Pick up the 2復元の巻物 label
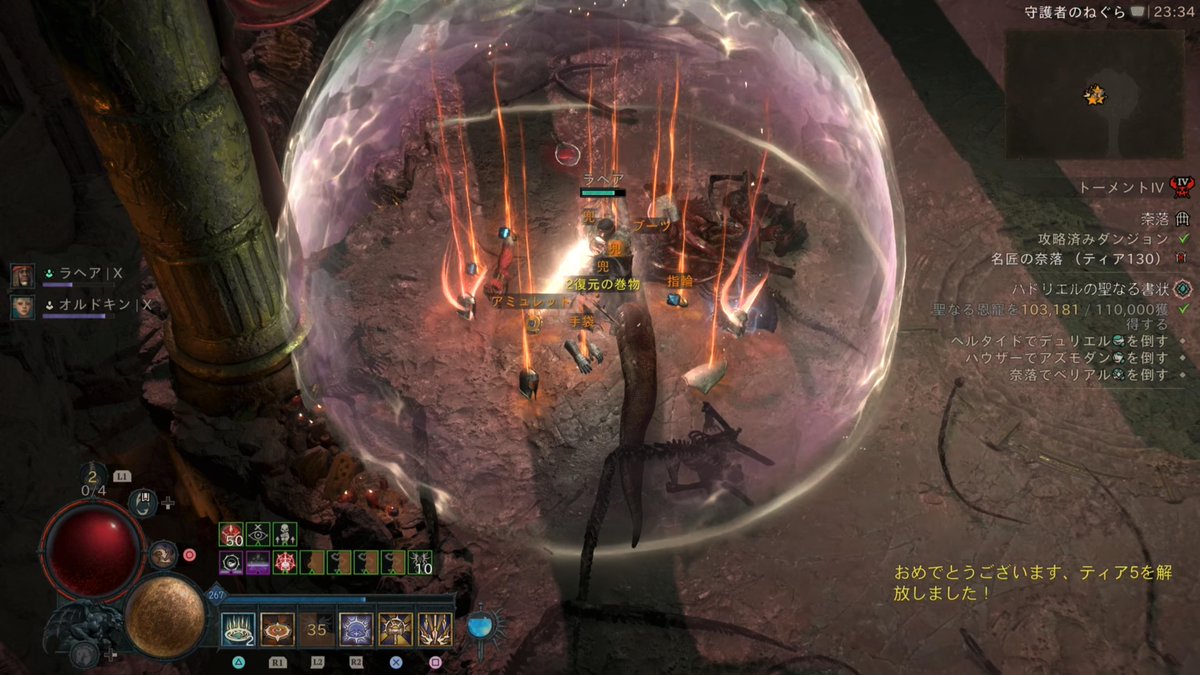 pyautogui.click(x=602, y=284)
